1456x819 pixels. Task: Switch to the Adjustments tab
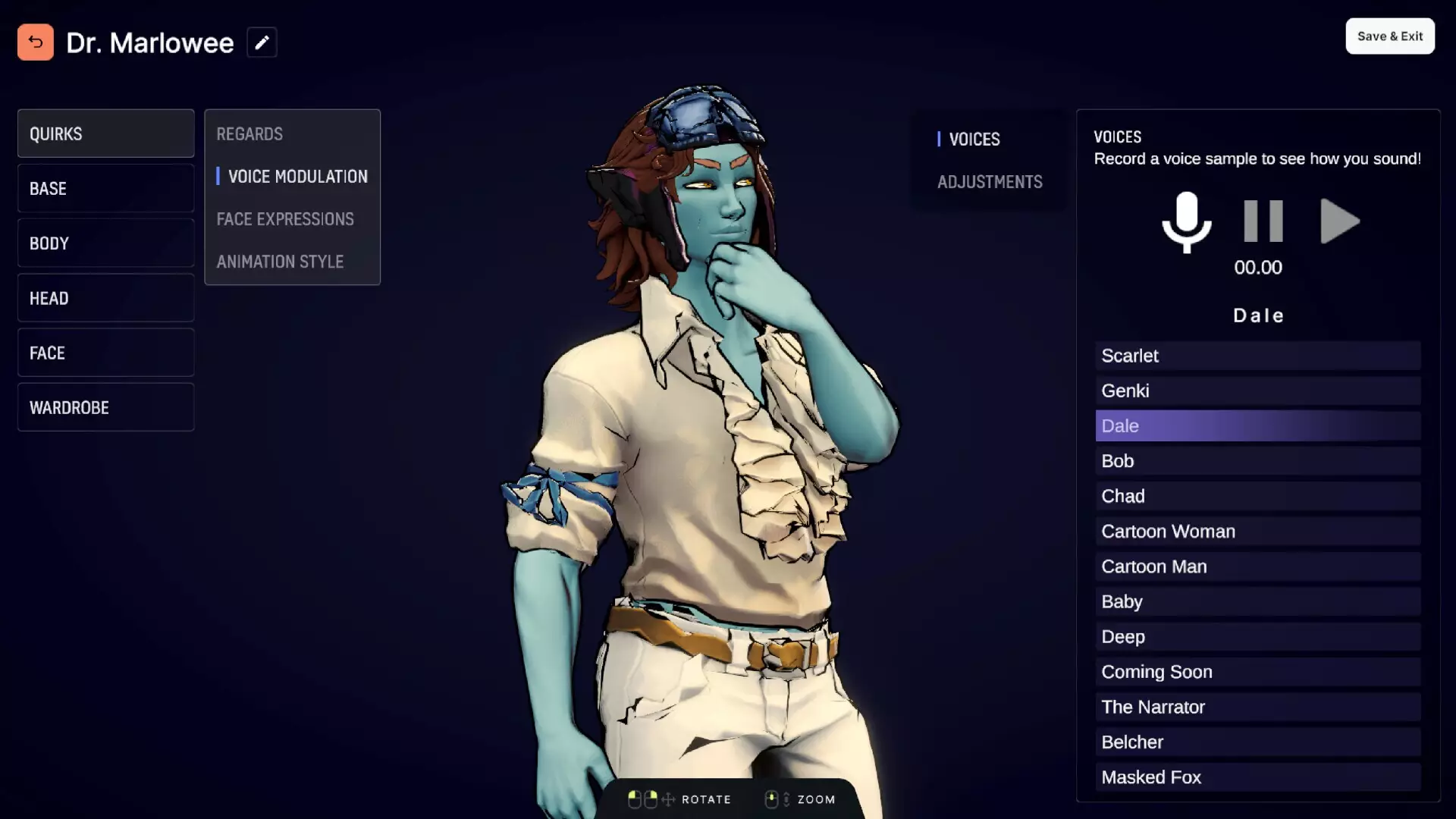tap(989, 181)
